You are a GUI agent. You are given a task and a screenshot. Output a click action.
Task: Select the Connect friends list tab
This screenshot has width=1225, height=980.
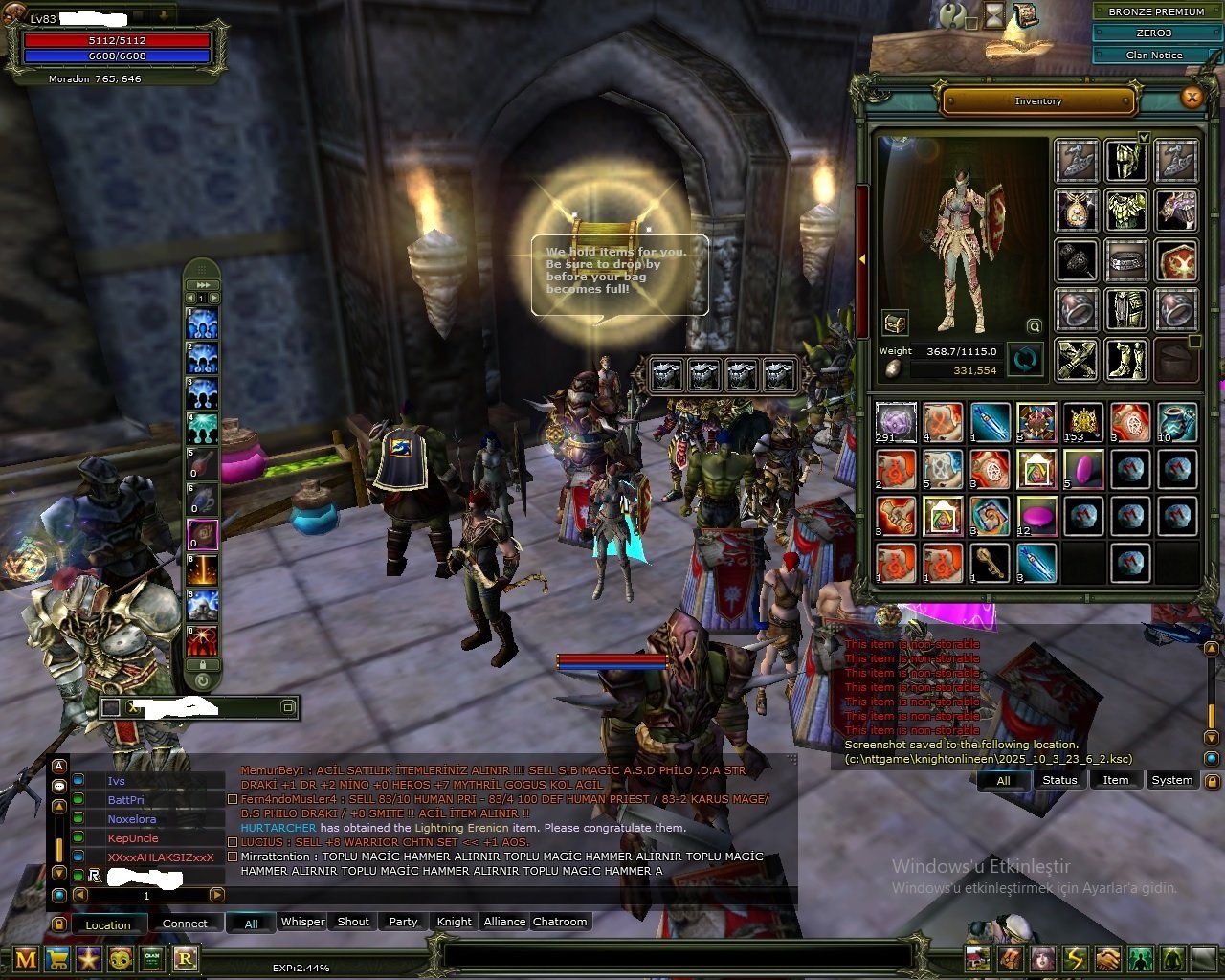pyautogui.click(x=185, y=924)
